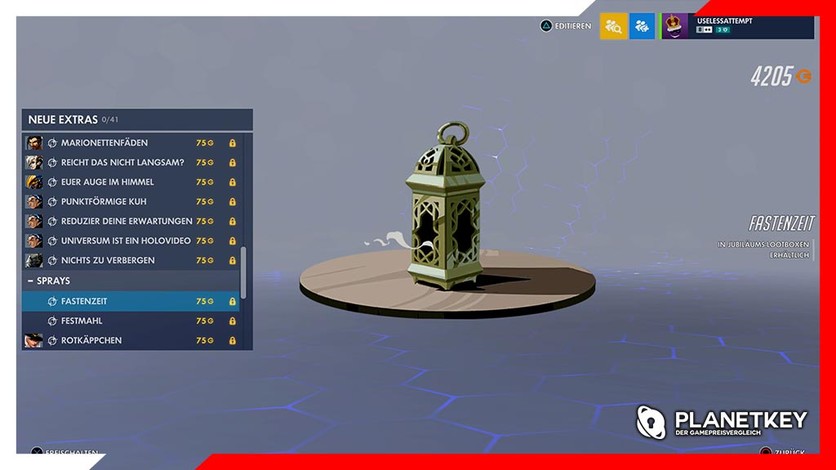The image size is (836, 470).
Task: Choose 'Reicht das nicht langsam?' entry
Action: pos(130,162)
